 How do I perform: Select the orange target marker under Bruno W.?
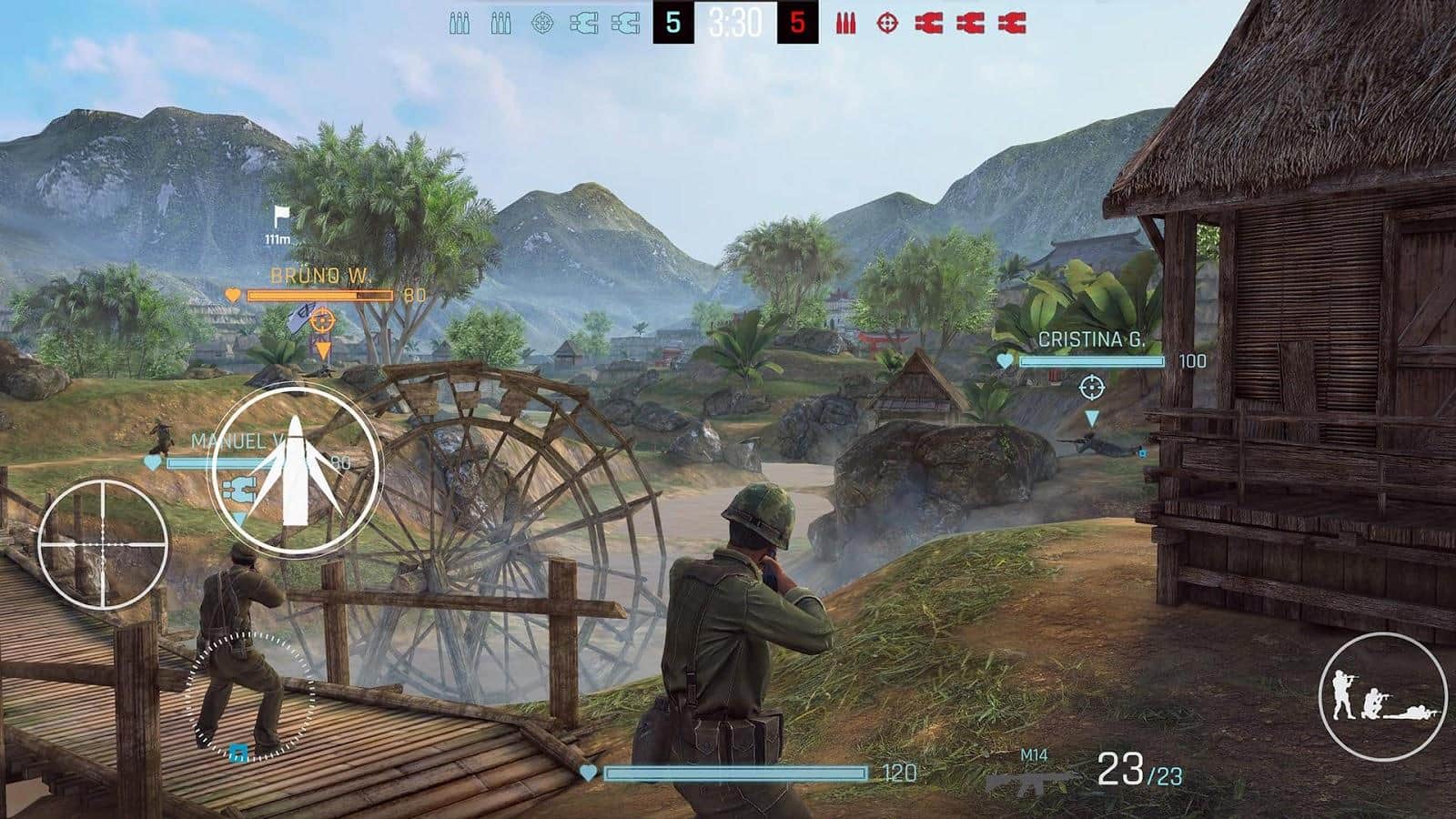(321, 320)
